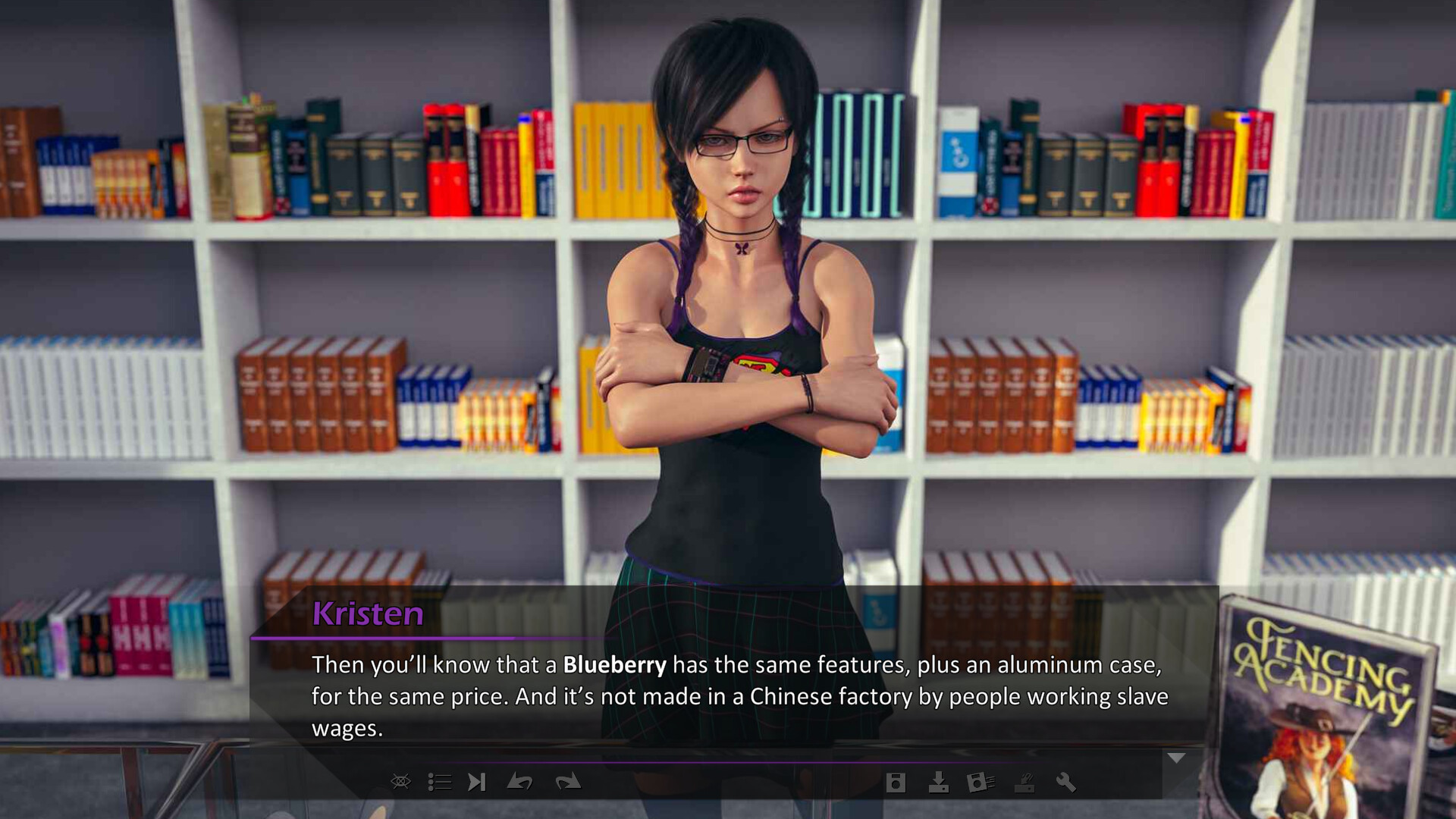The height and width of the screenshot is (819, 1456).
Task: Quick save with the fast floppy icon
Action: [x=981, y=783]
